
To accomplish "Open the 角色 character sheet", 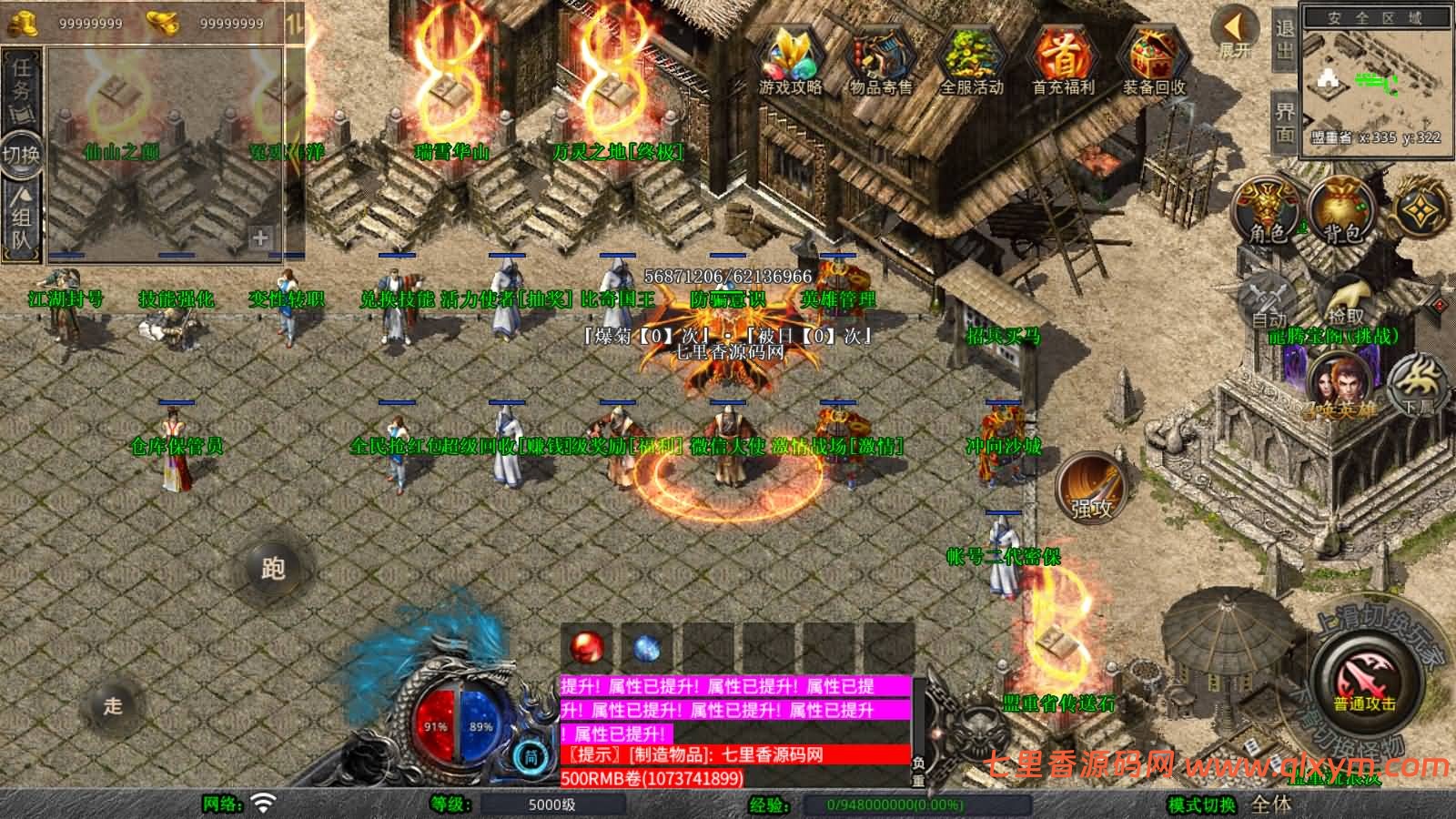I will (1267, 211).
